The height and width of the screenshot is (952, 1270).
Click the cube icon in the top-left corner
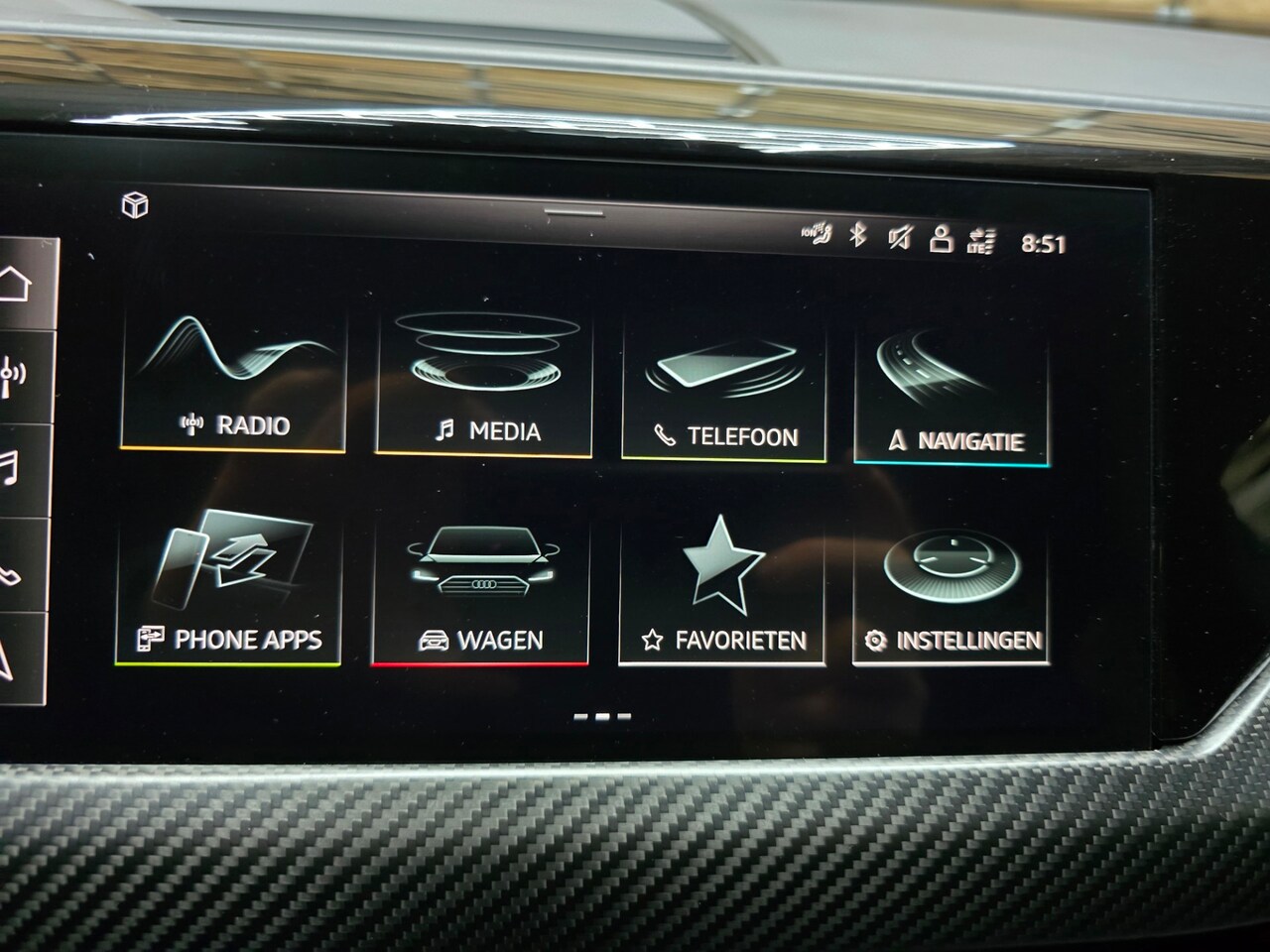coord(135,205)
